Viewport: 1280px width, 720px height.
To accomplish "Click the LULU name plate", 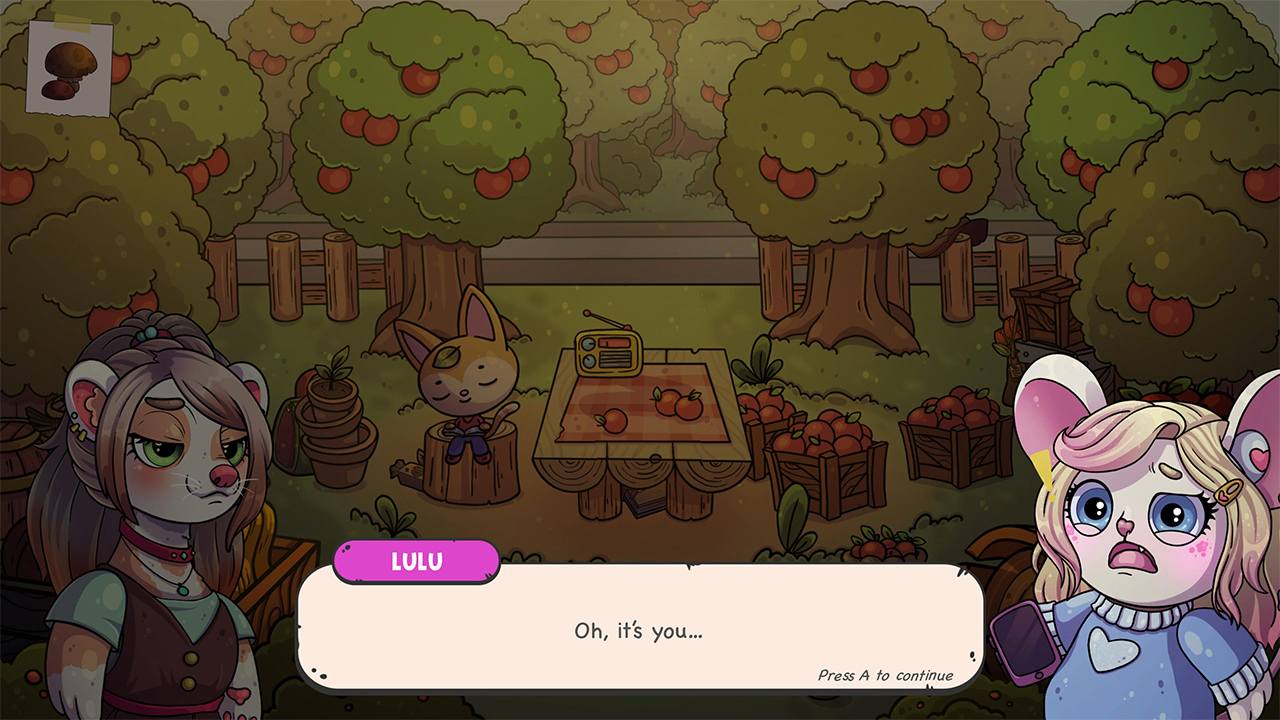I will click(416, 561).
